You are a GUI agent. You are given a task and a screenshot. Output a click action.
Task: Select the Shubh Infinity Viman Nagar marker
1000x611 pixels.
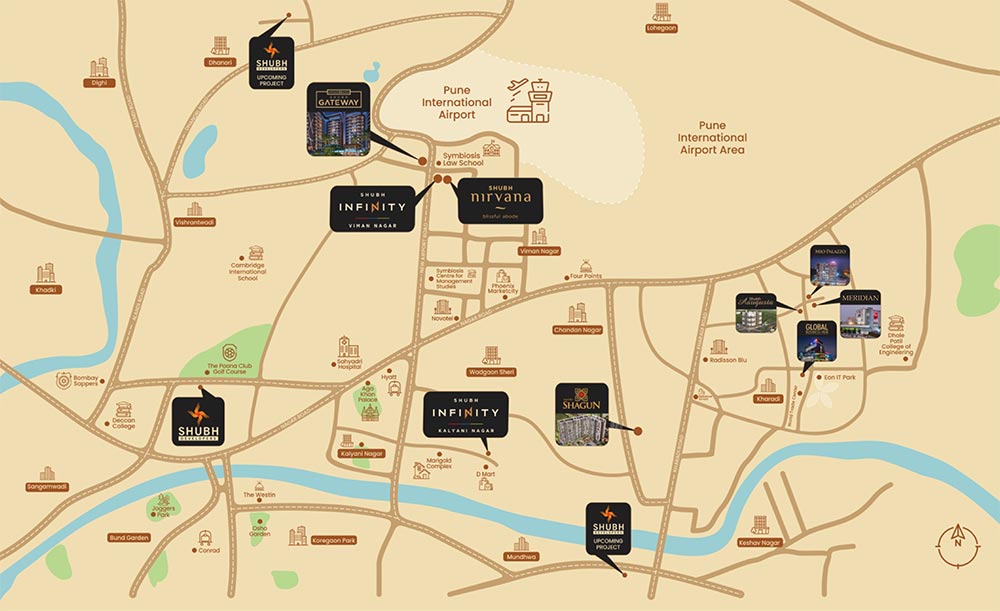coord(372,209)
